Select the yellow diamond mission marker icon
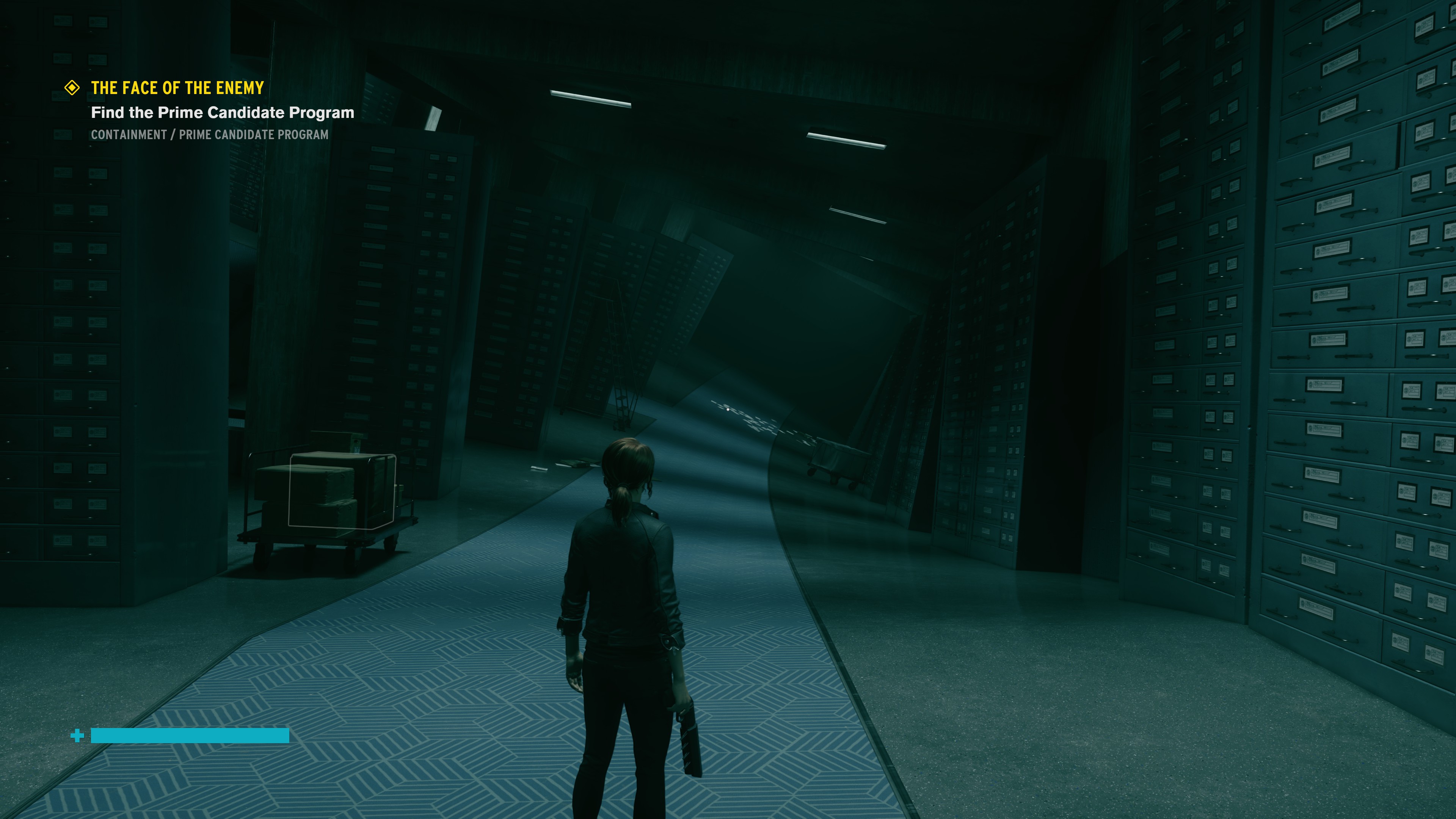Screen dimensions: 1456x819 point(72,88)
